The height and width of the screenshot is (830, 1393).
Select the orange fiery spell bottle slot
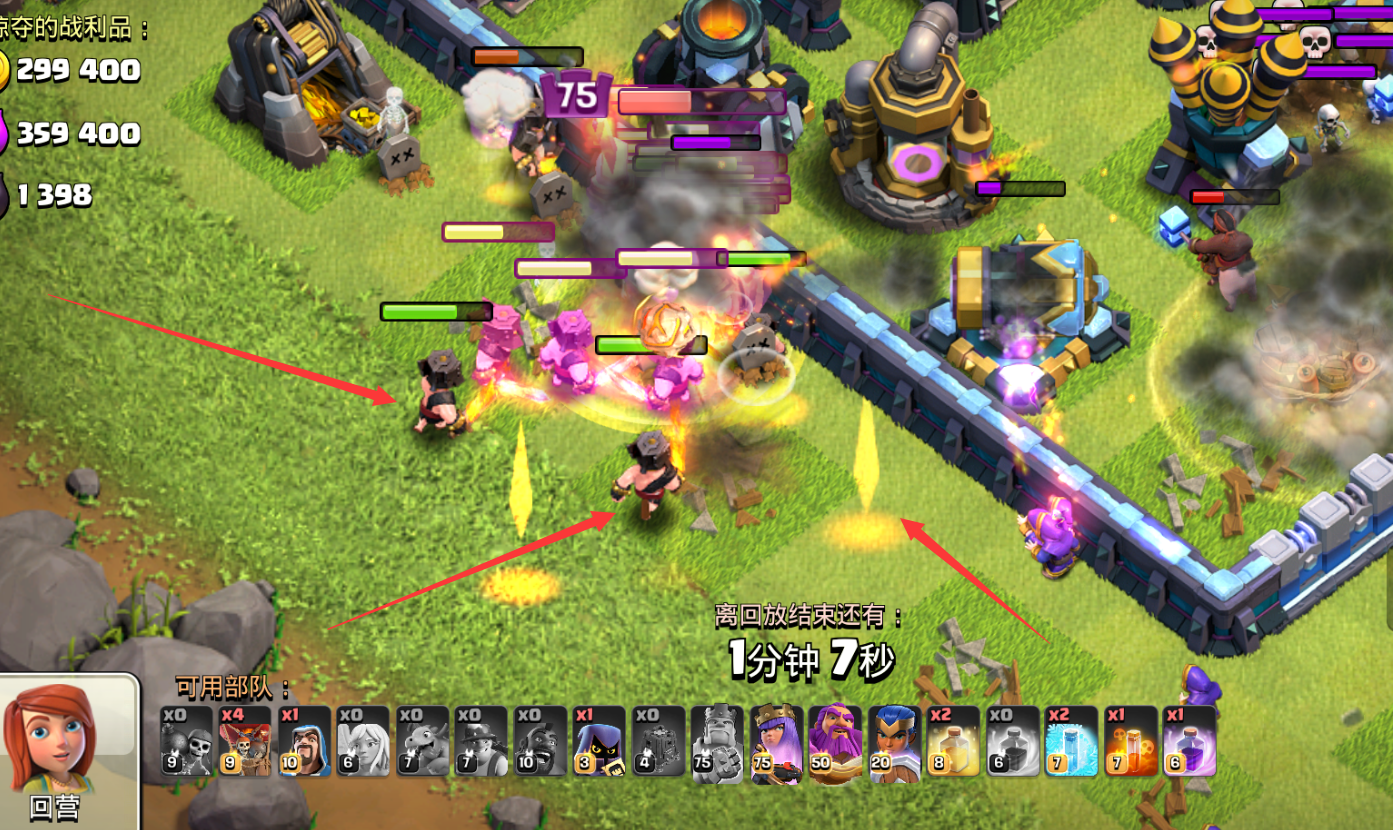click(x=1131, y=741)
